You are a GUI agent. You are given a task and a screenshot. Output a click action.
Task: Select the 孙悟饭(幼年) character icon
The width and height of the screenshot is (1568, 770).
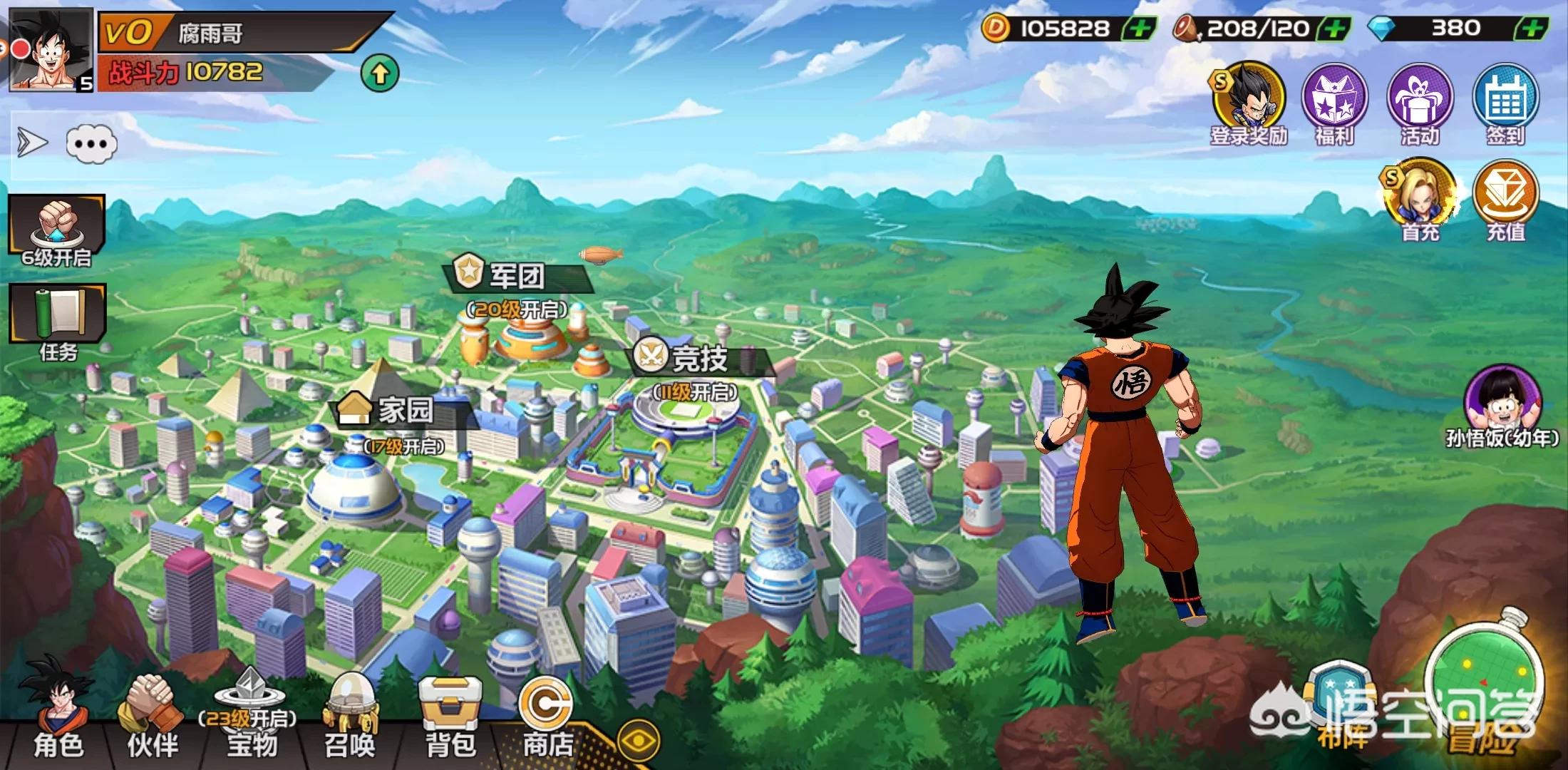[1502, 403]
